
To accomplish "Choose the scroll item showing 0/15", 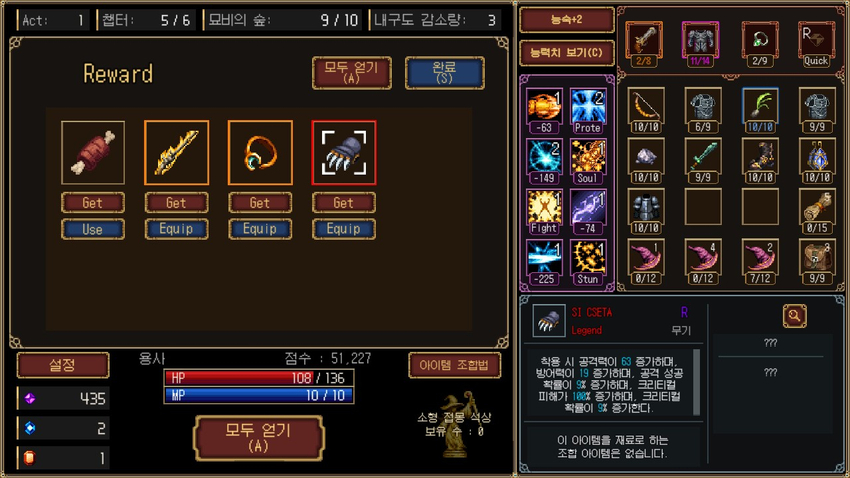I will tap(816, 208).
